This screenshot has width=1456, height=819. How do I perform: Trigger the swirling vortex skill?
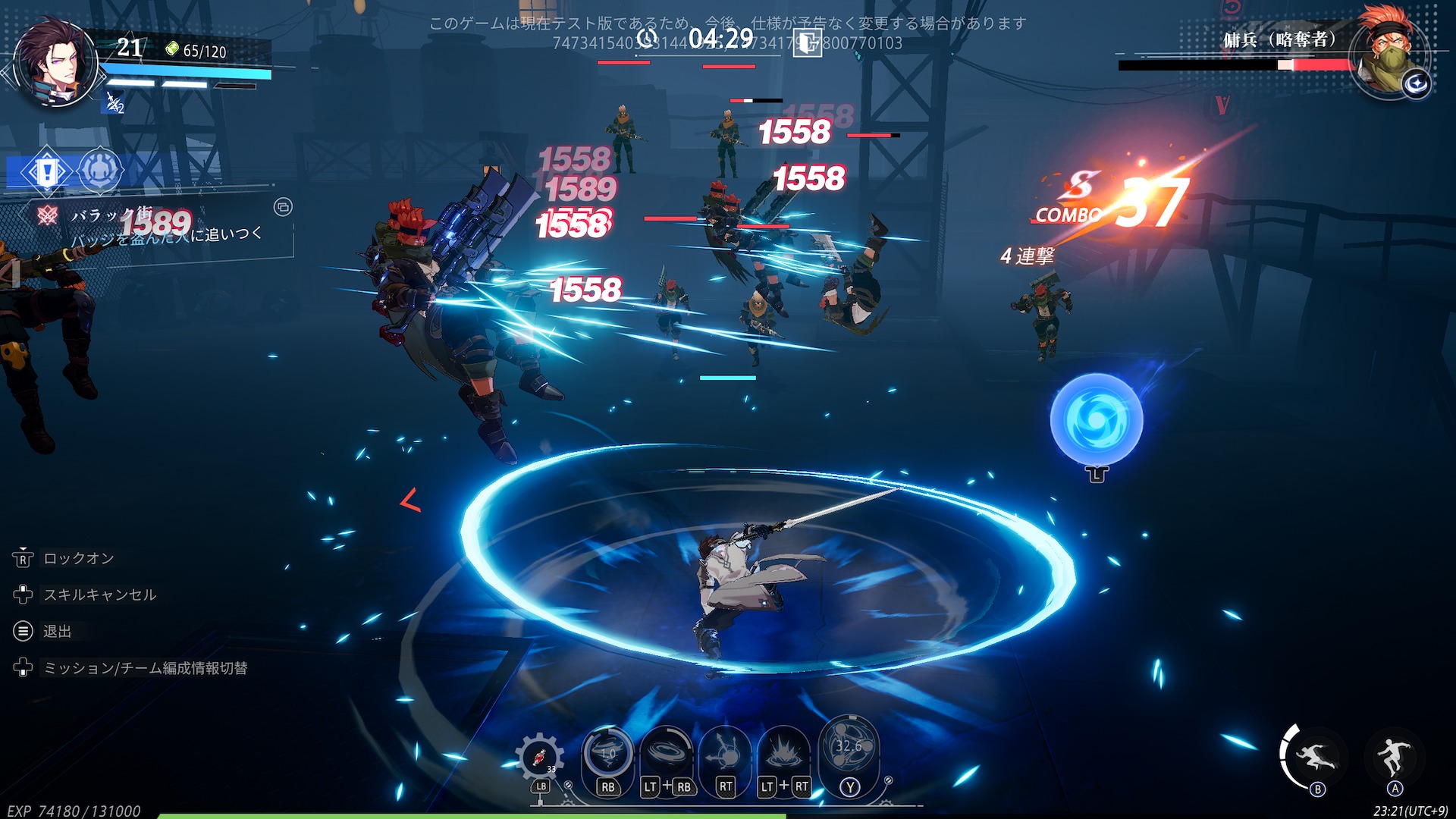667,752
